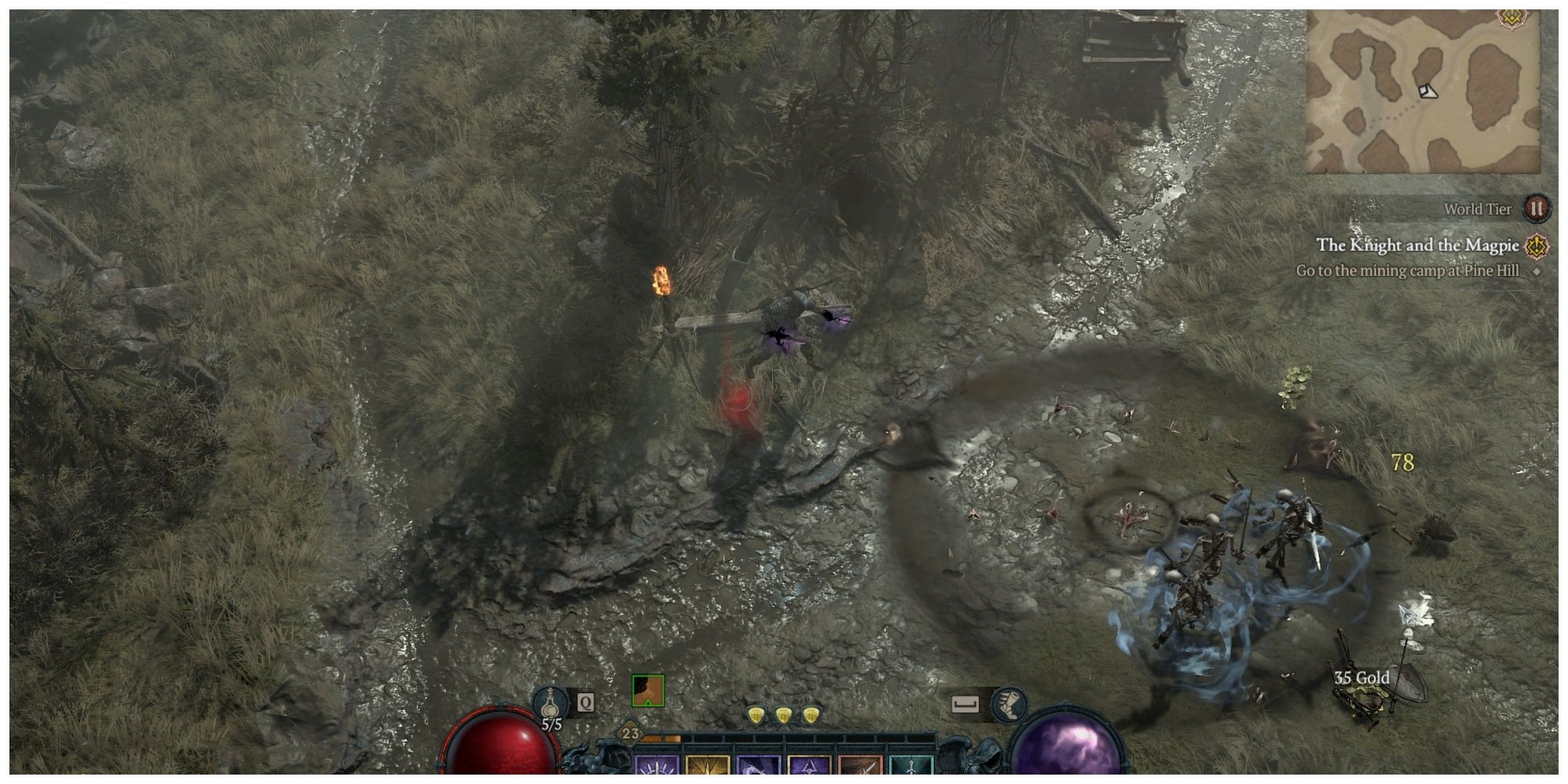Image resolution: width=1568 pixels, height=784 pixels.
Task: Click the priority quest emblem beside the quest name
Action: (x=1535, y=247)
